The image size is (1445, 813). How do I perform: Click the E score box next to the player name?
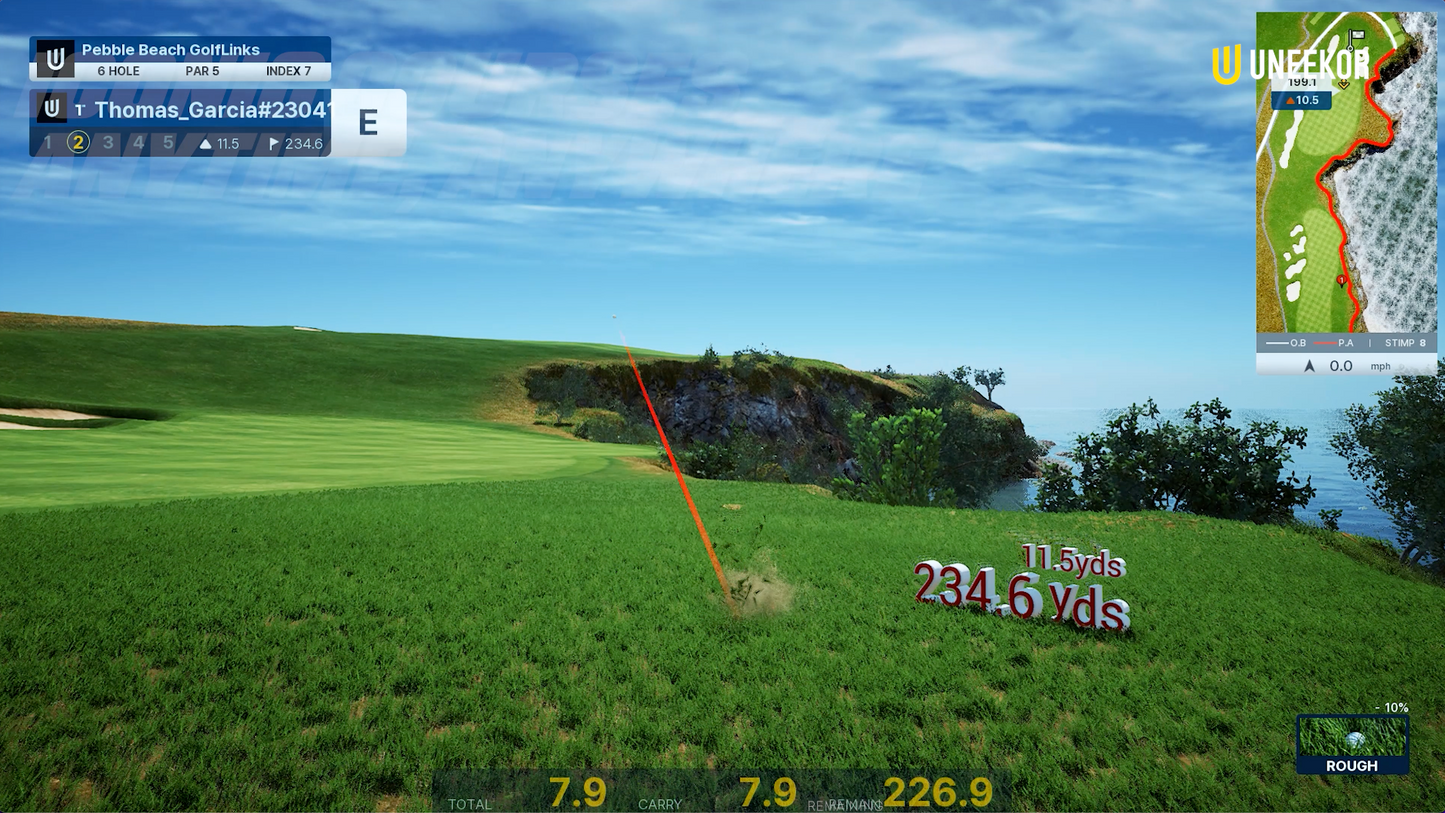[369, 122]
